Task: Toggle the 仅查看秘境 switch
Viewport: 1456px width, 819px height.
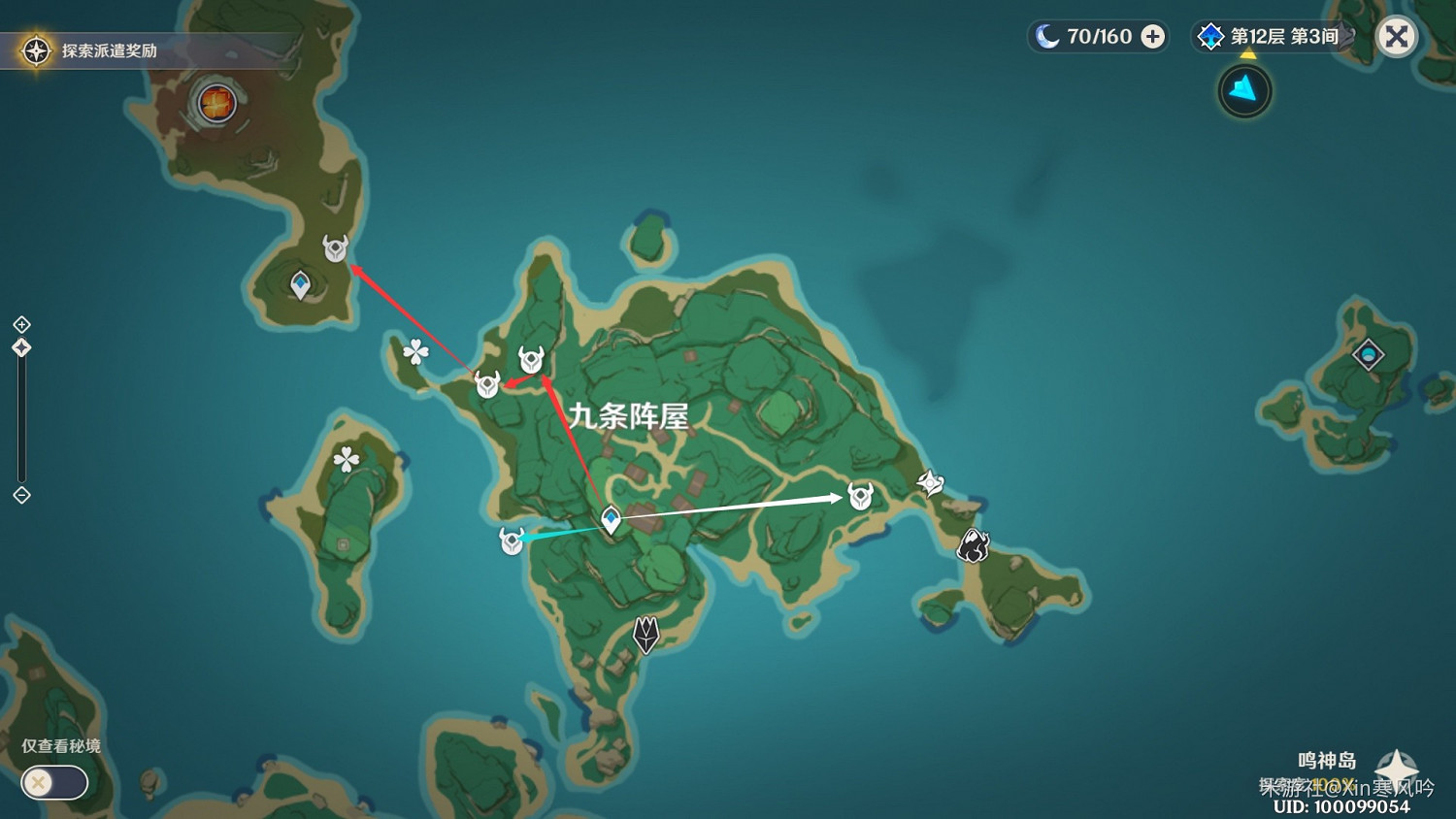Action: [x=53, y=783]
